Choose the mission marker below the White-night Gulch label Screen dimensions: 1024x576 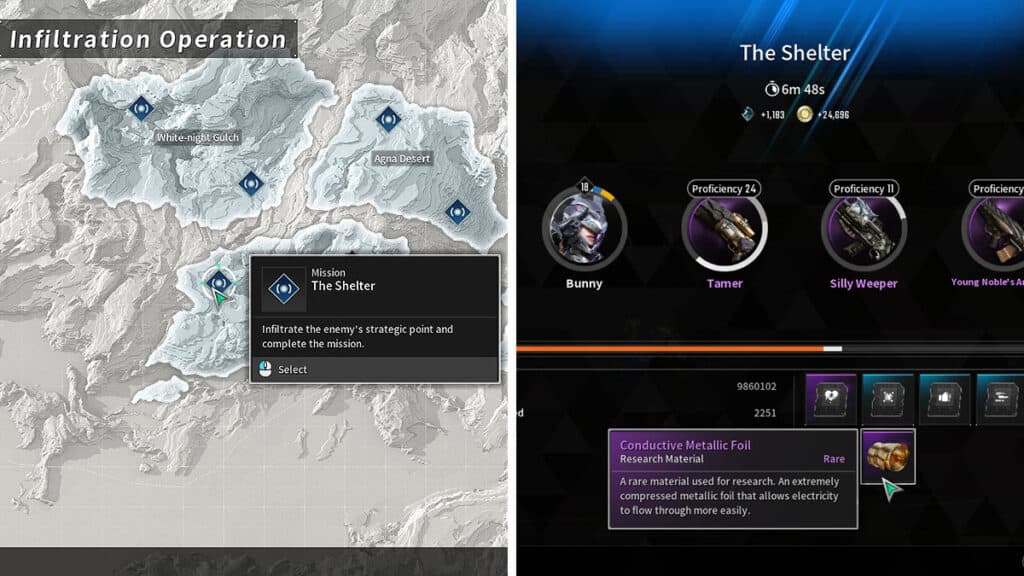(251, 183)
